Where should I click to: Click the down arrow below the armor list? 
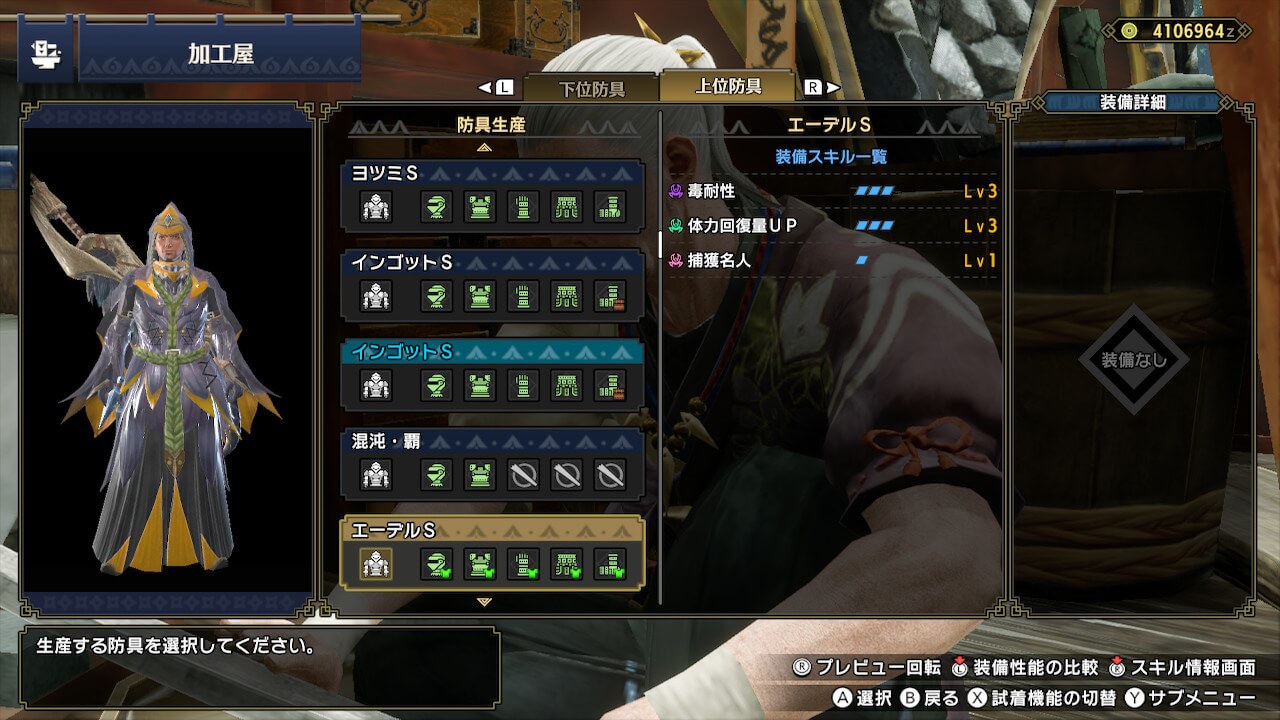(x=485, y=602)
